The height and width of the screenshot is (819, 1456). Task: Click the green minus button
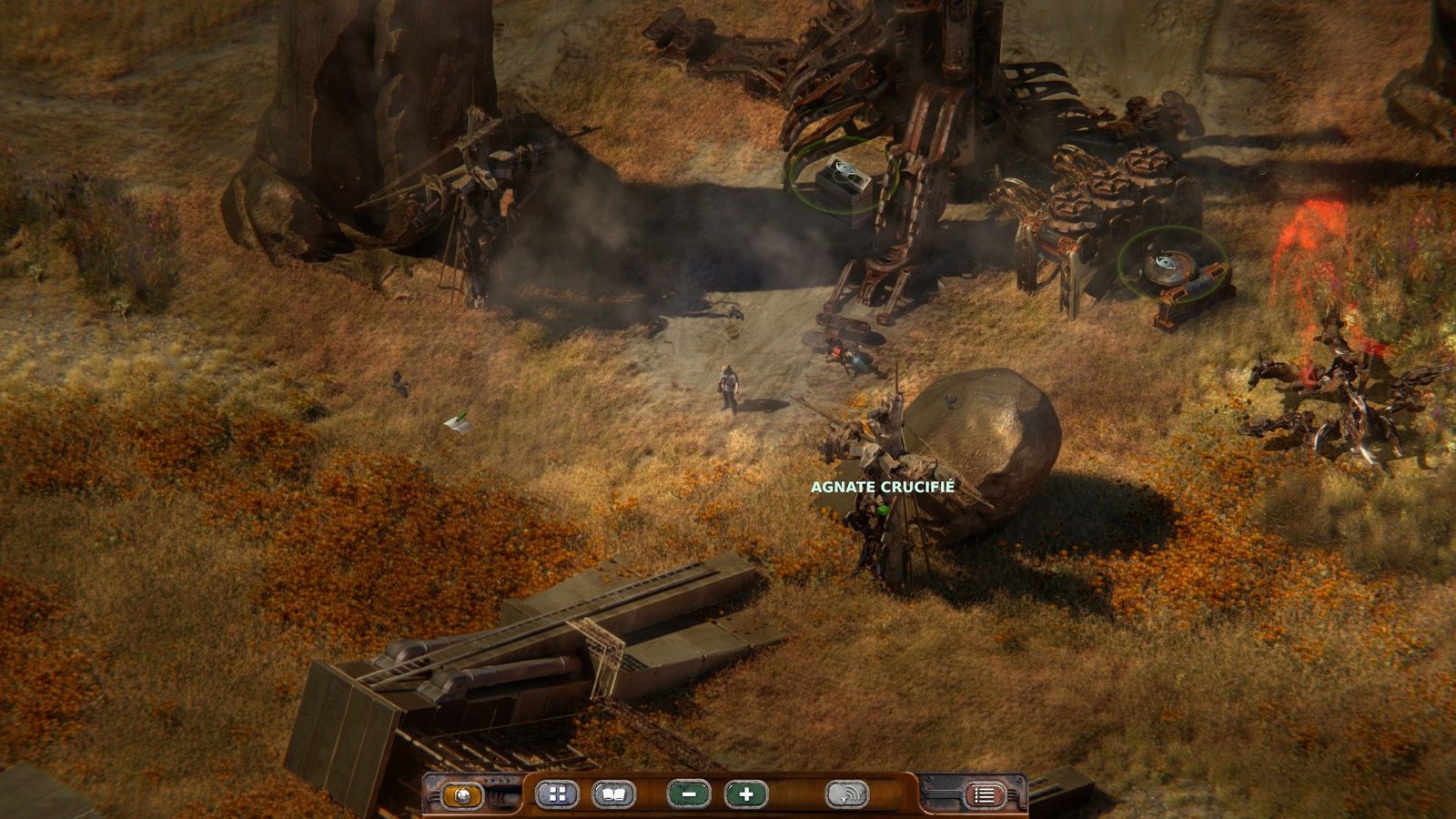(x=689, y=794)
